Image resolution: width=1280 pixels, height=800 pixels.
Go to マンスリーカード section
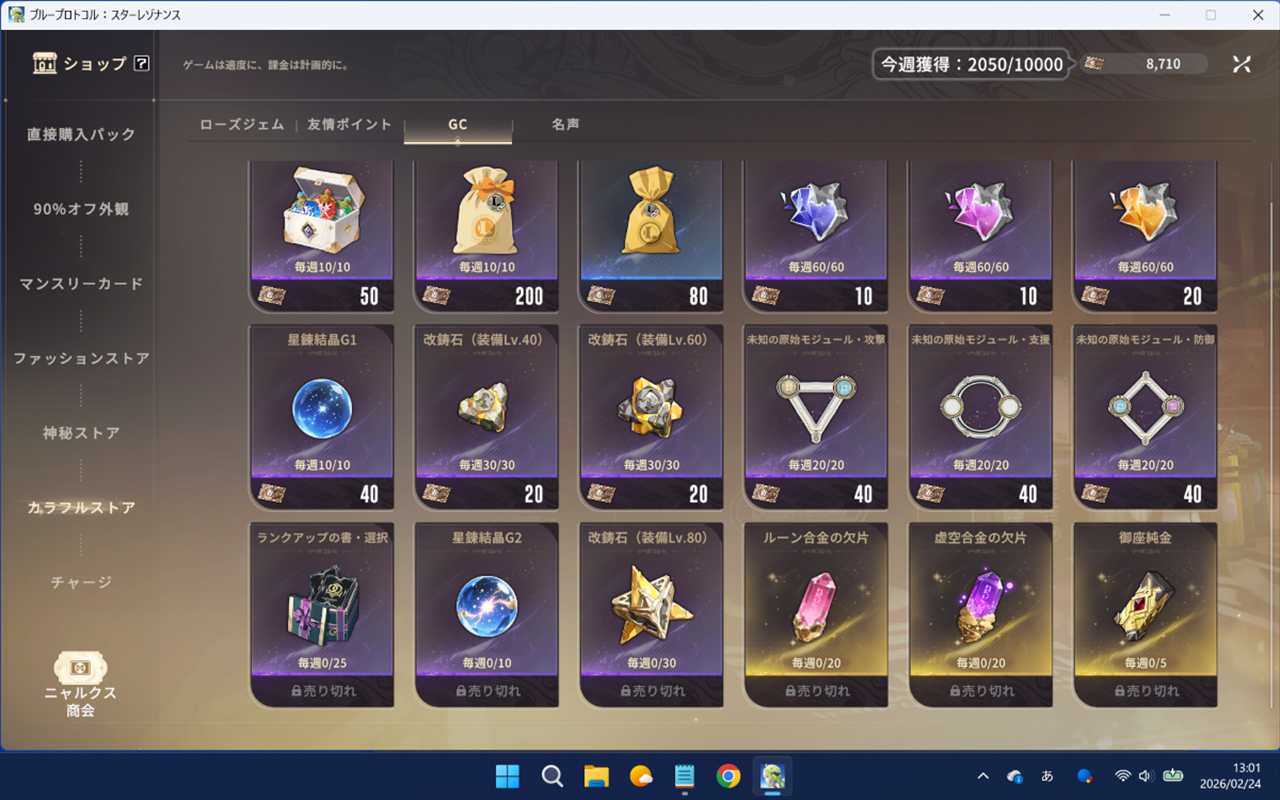pos(81,284)
